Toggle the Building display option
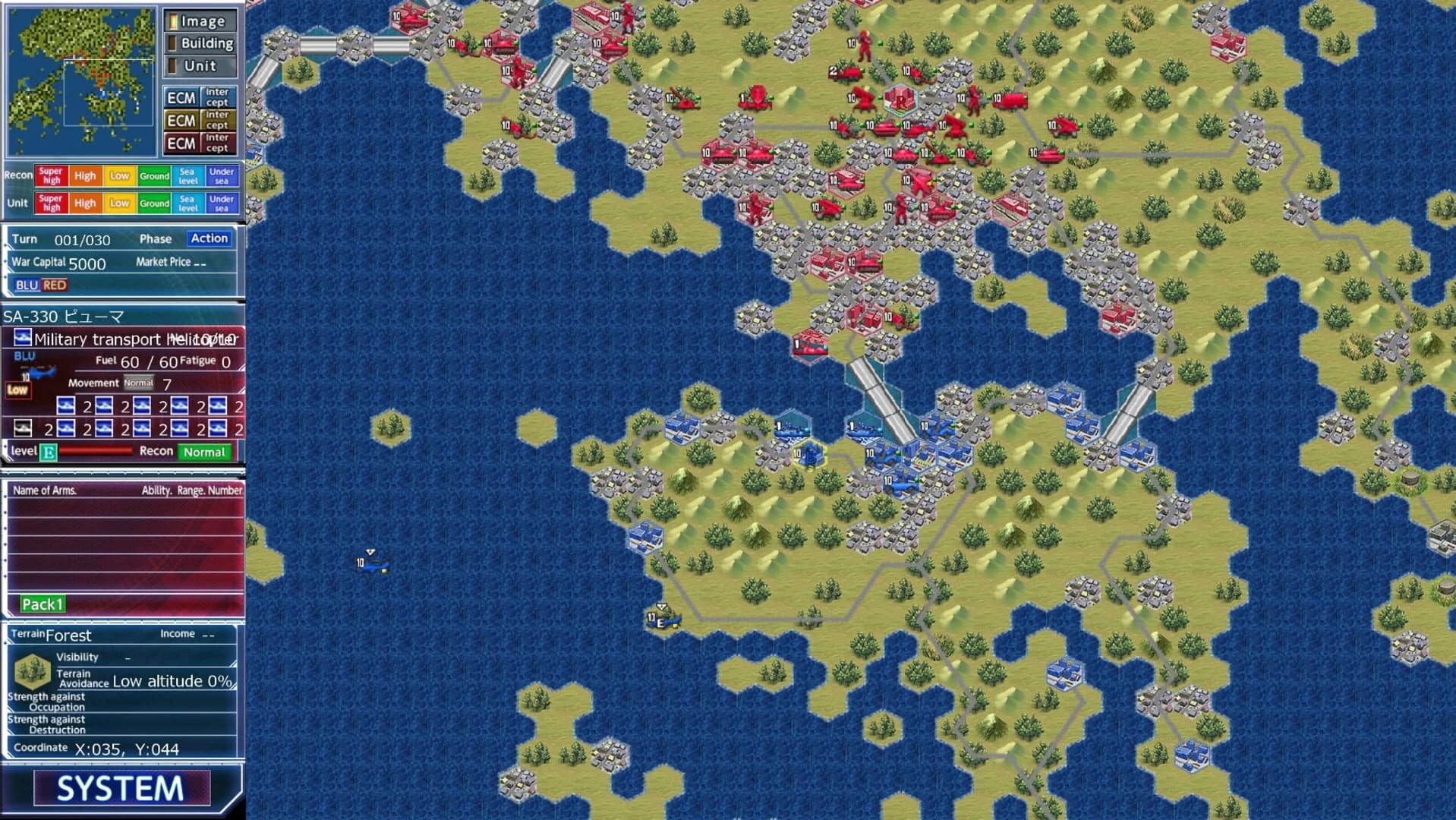The image size is (1456, 820). [x=200, y=43]
